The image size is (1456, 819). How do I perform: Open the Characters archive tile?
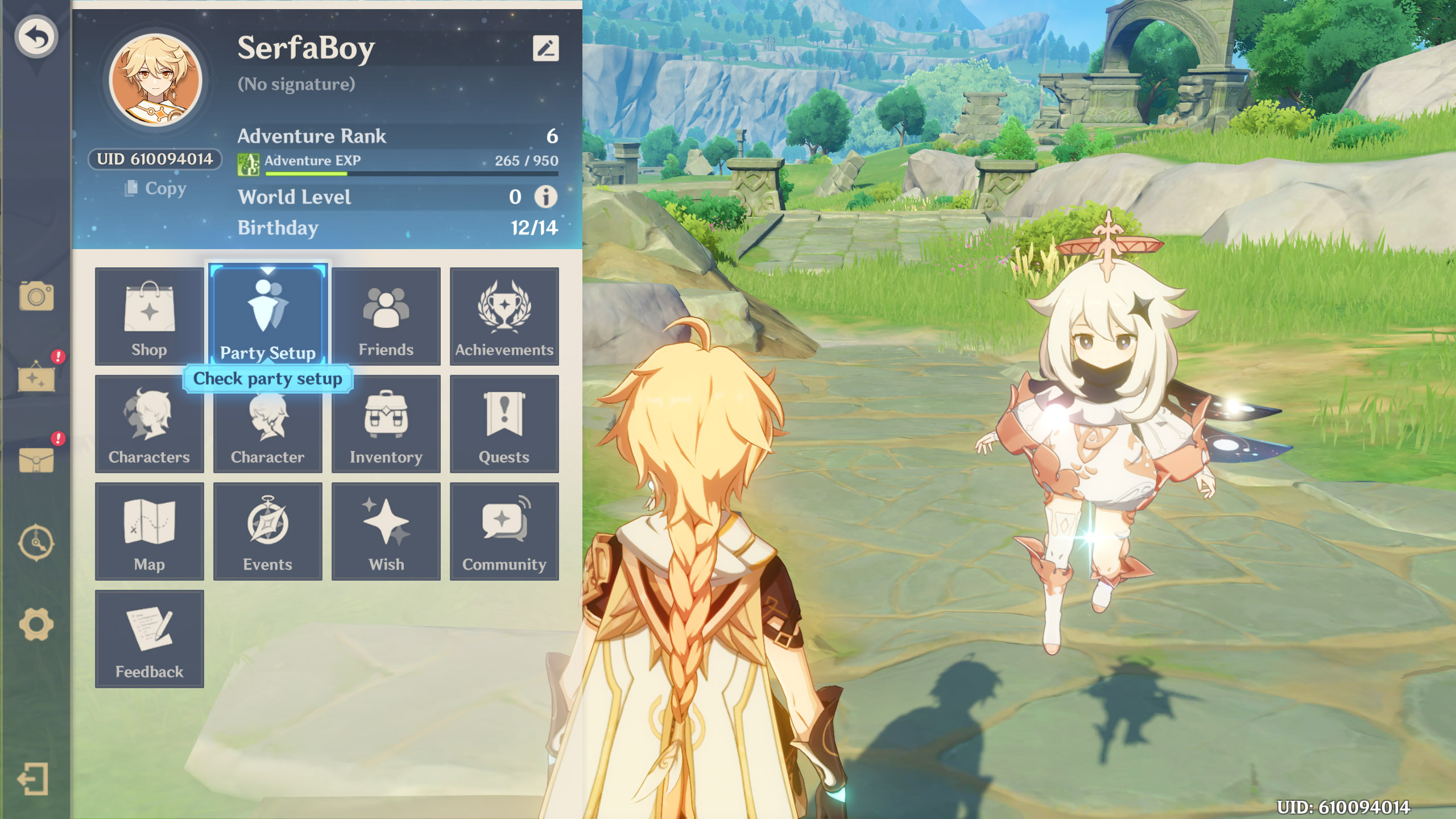(x=149, y=424)
